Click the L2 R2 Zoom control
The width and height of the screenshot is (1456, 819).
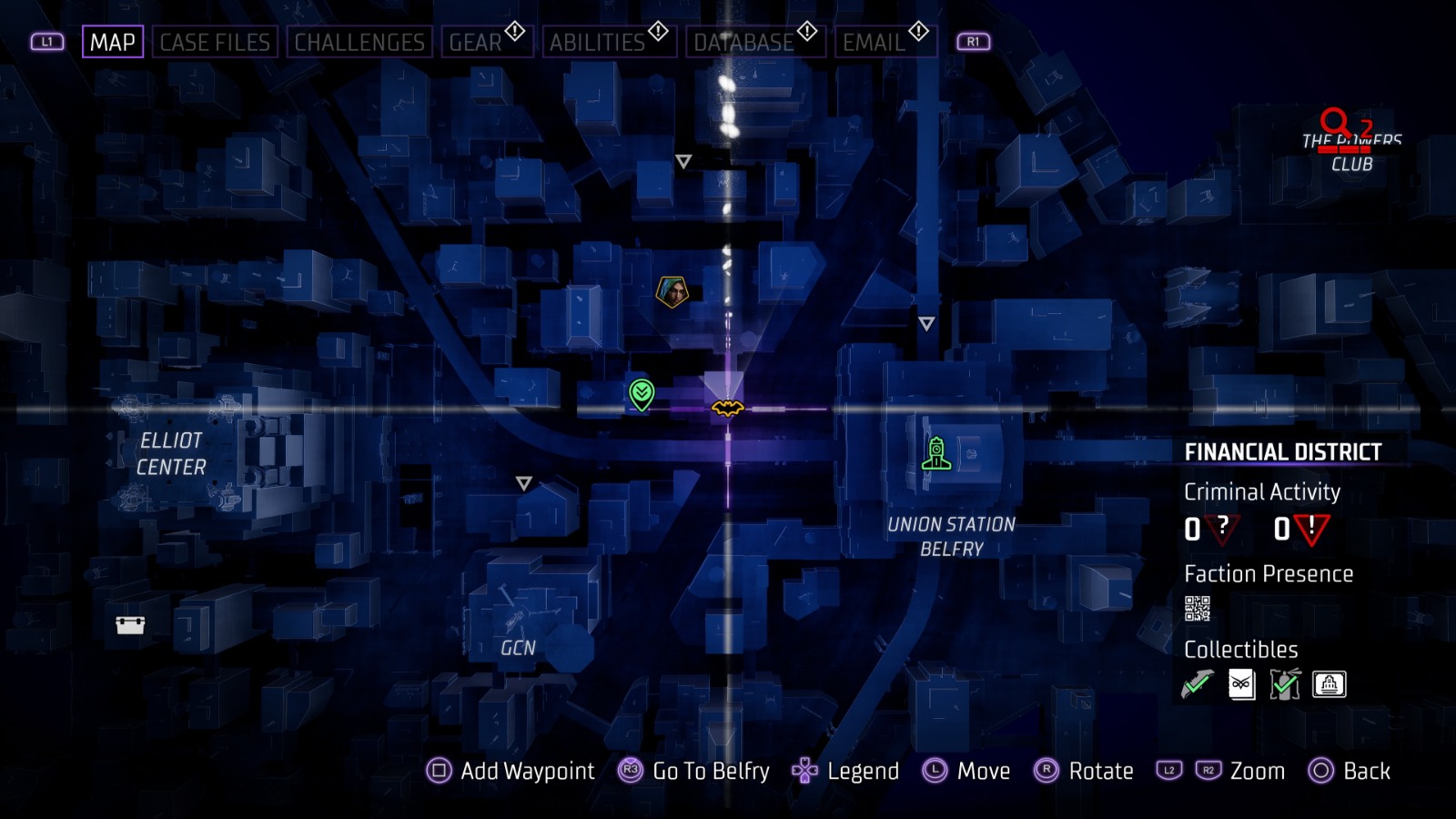[x=1224, y=771]
